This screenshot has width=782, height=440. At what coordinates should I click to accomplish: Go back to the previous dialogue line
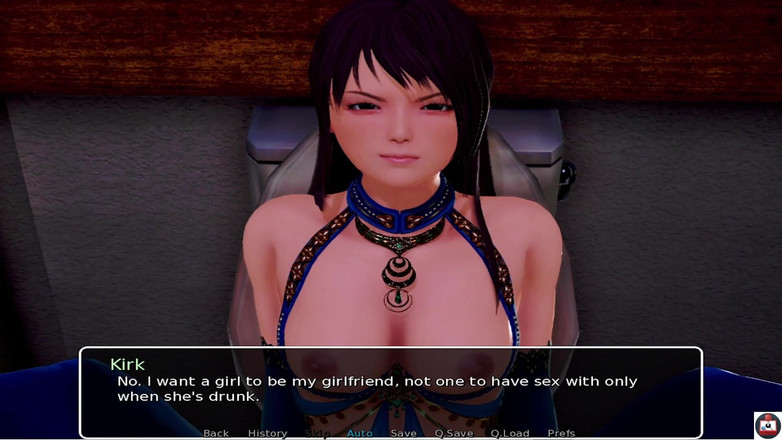[x=216, y=433]
